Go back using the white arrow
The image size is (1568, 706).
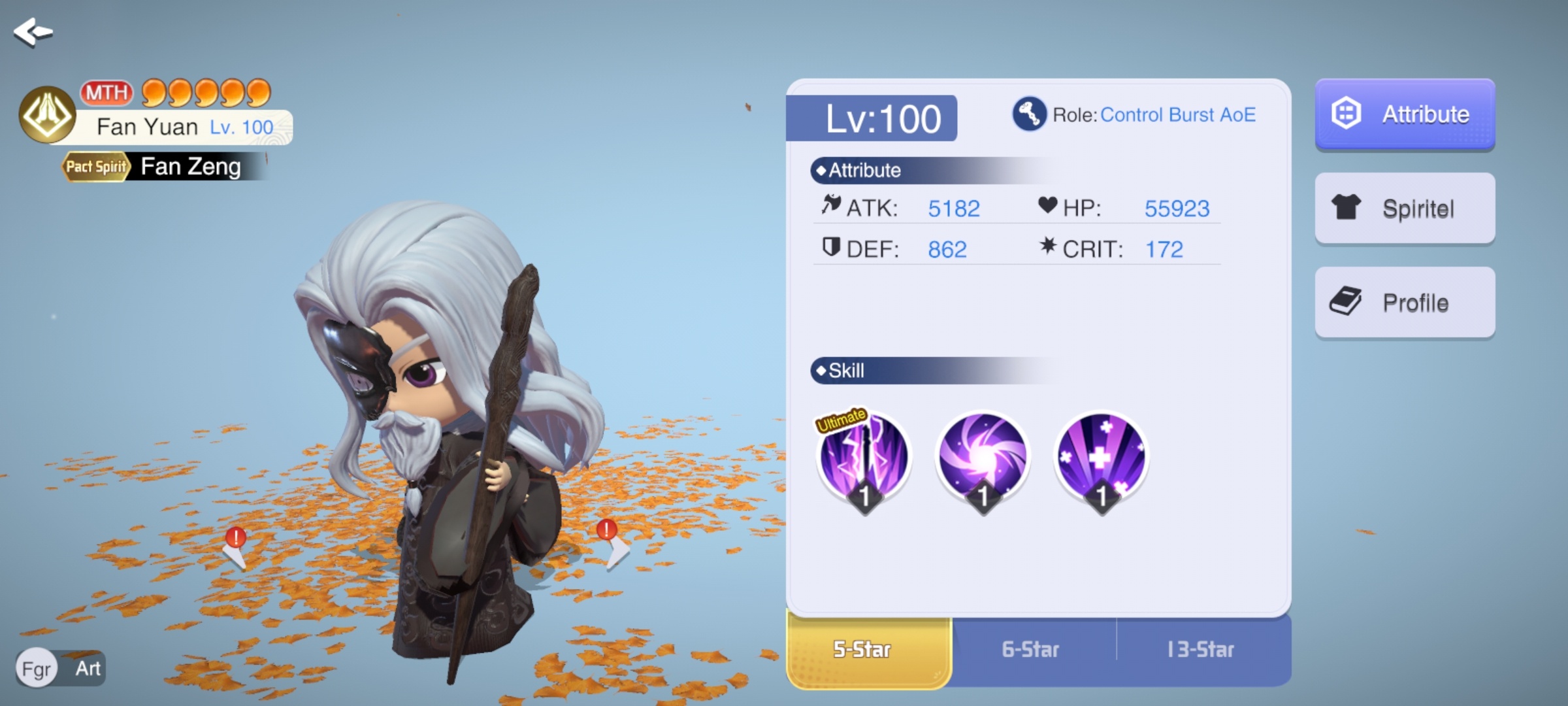pos(33,31)
